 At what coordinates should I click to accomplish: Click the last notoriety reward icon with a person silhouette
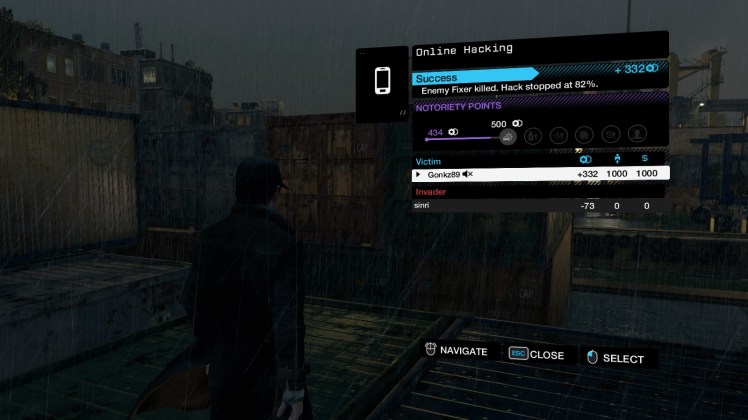pos(635,134)
